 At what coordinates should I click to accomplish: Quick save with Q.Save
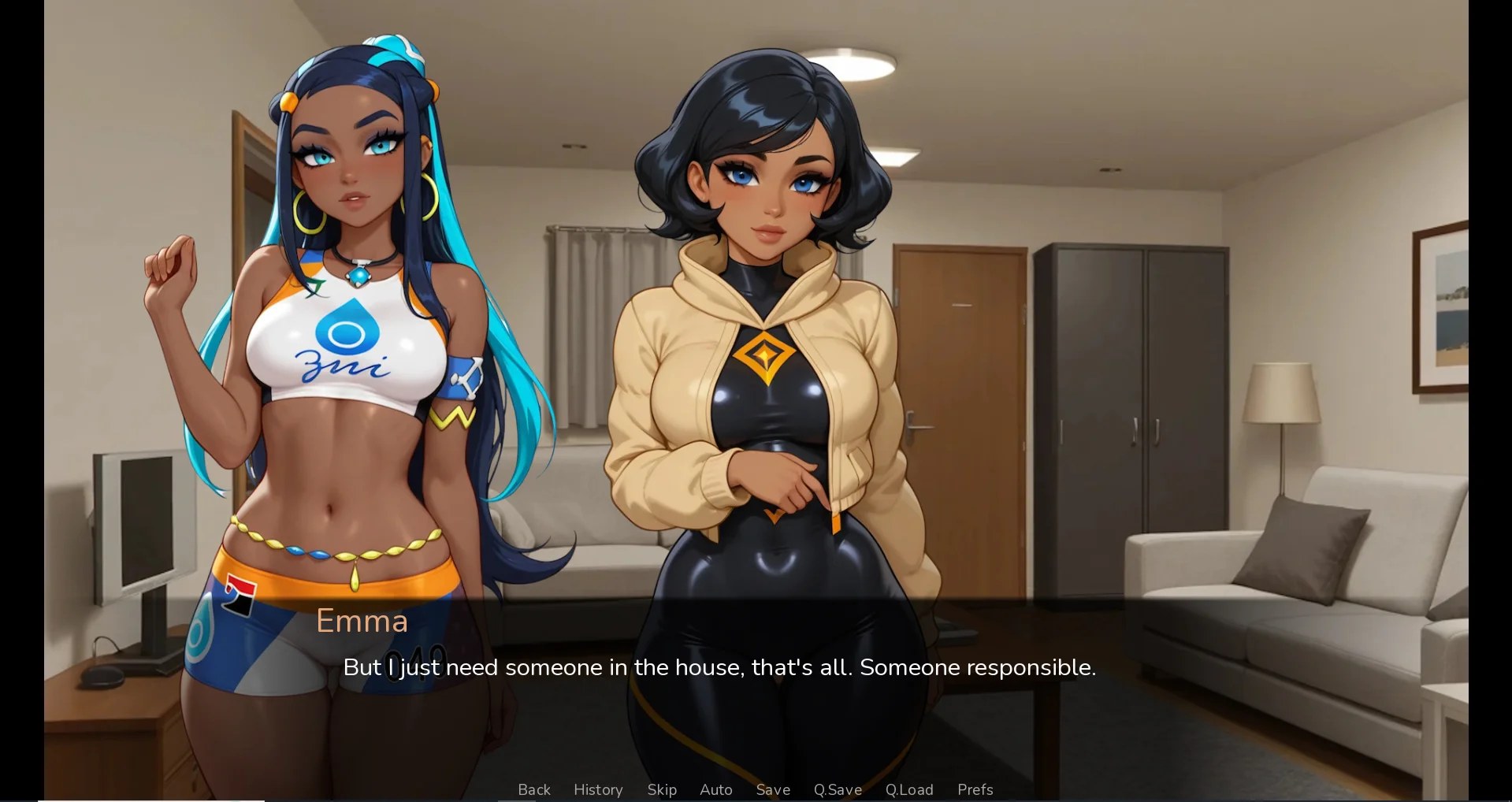tap(838, 789)
